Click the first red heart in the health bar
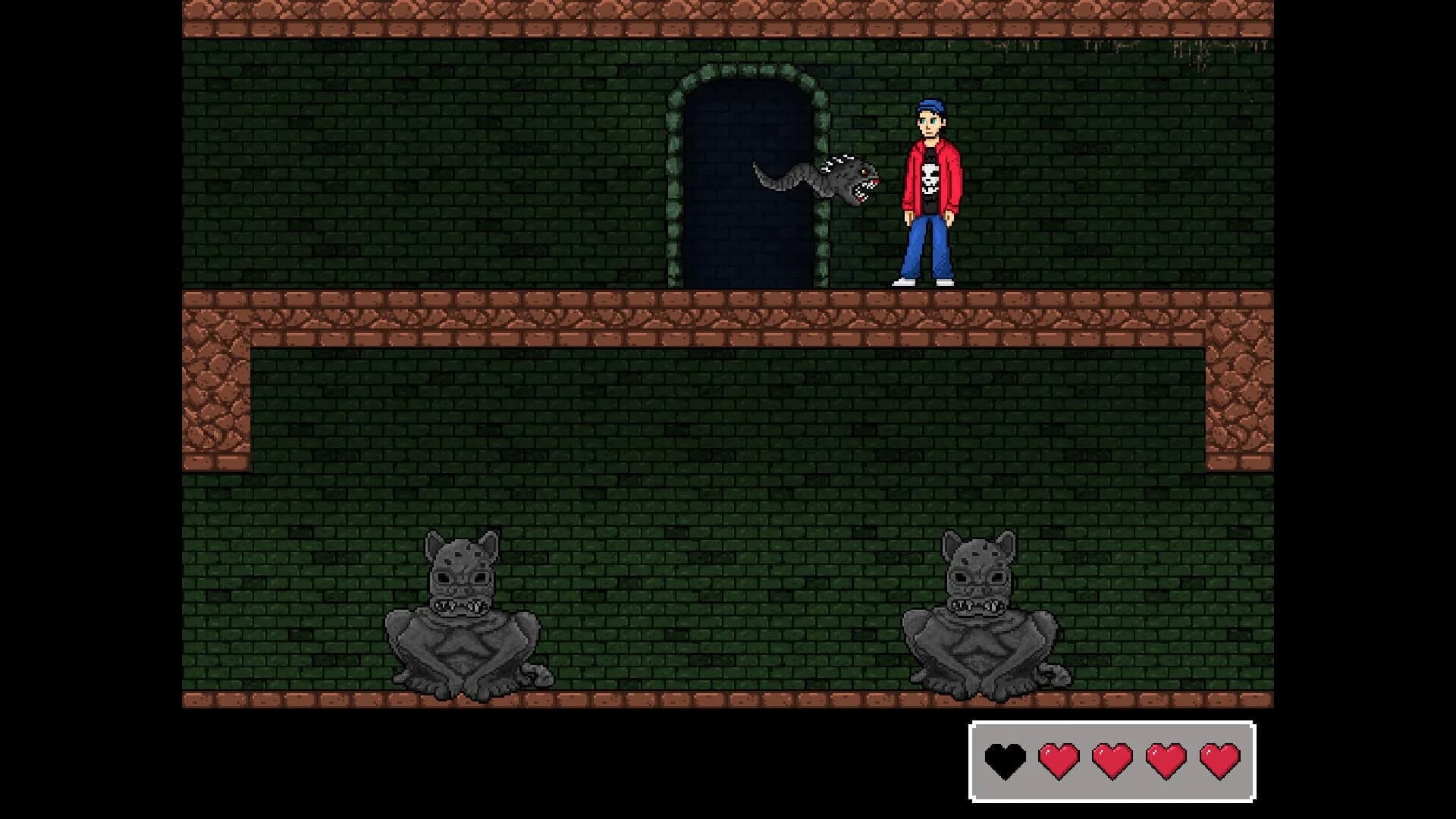The image size is (1456, 819). (1059, 761)
